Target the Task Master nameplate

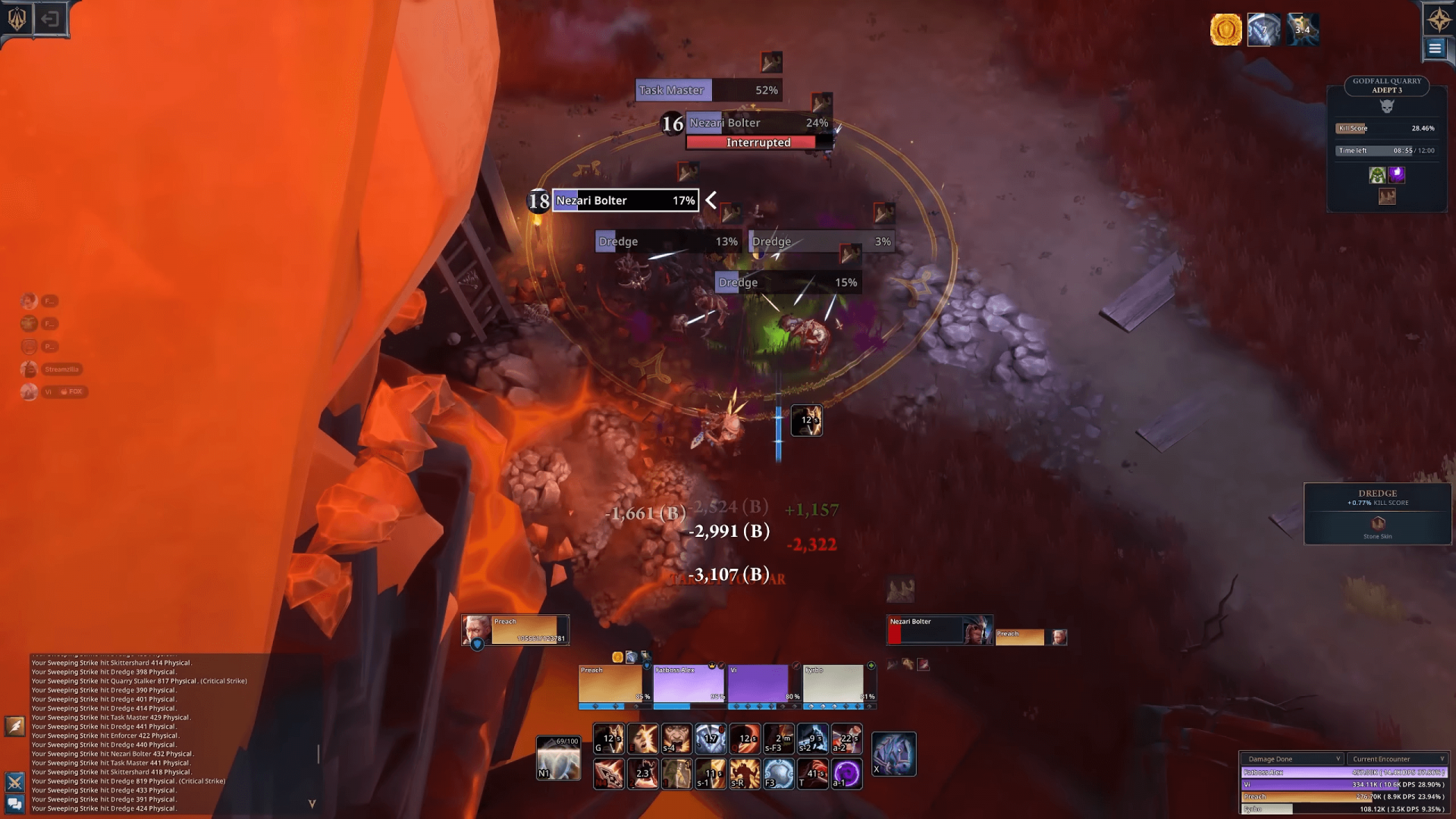click(x=708, y=90)
